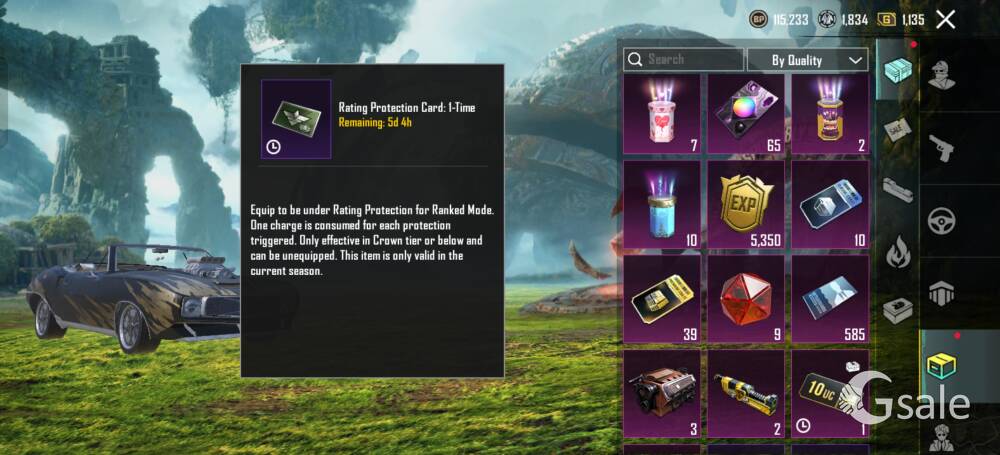The image size is (1000, 455).
Task: Open the steering wheel vehicles tab
Action: [941, 220]
